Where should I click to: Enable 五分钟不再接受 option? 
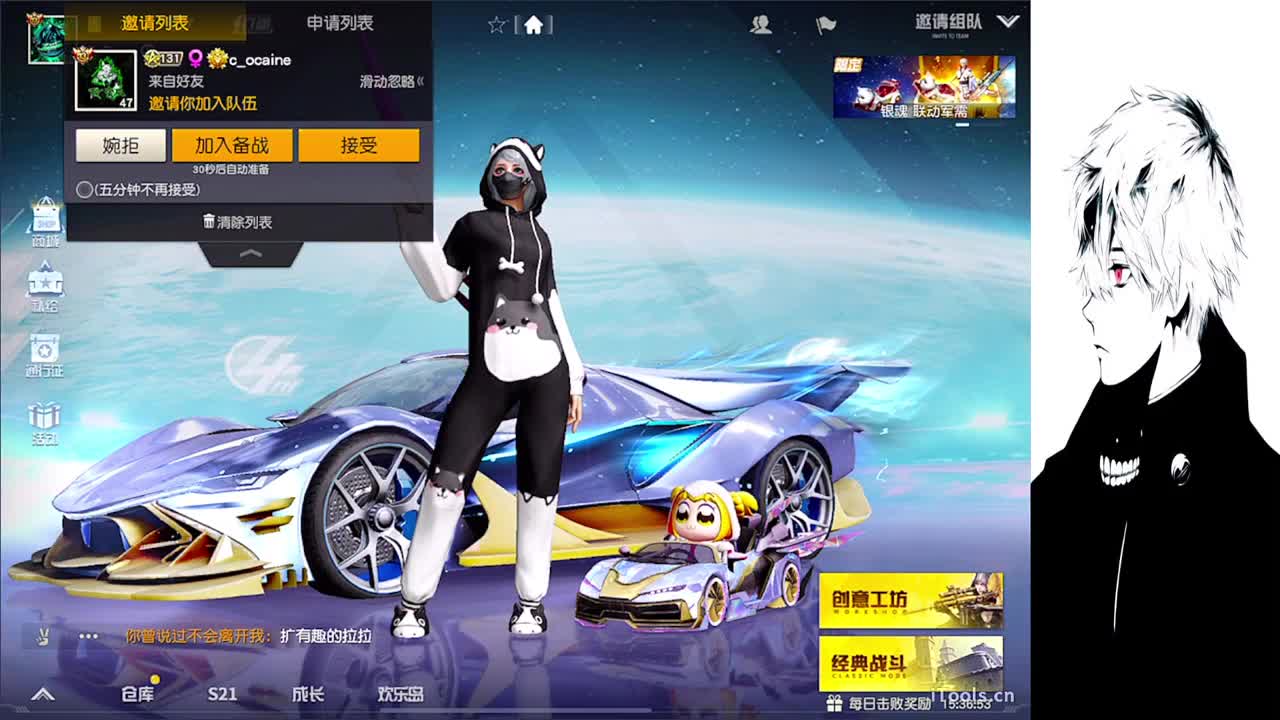[86, 189]
